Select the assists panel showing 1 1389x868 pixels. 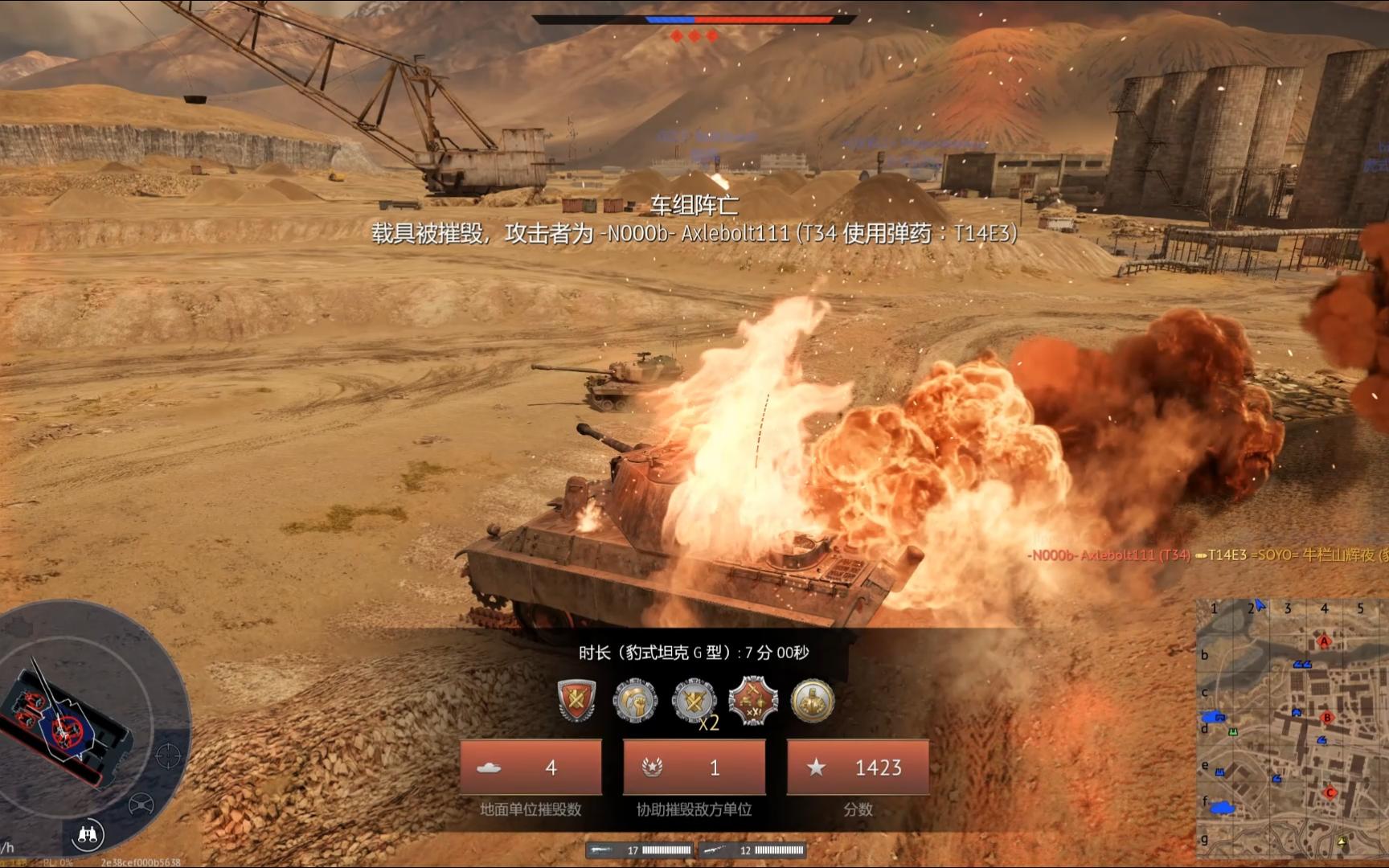[x=694, y=768]
